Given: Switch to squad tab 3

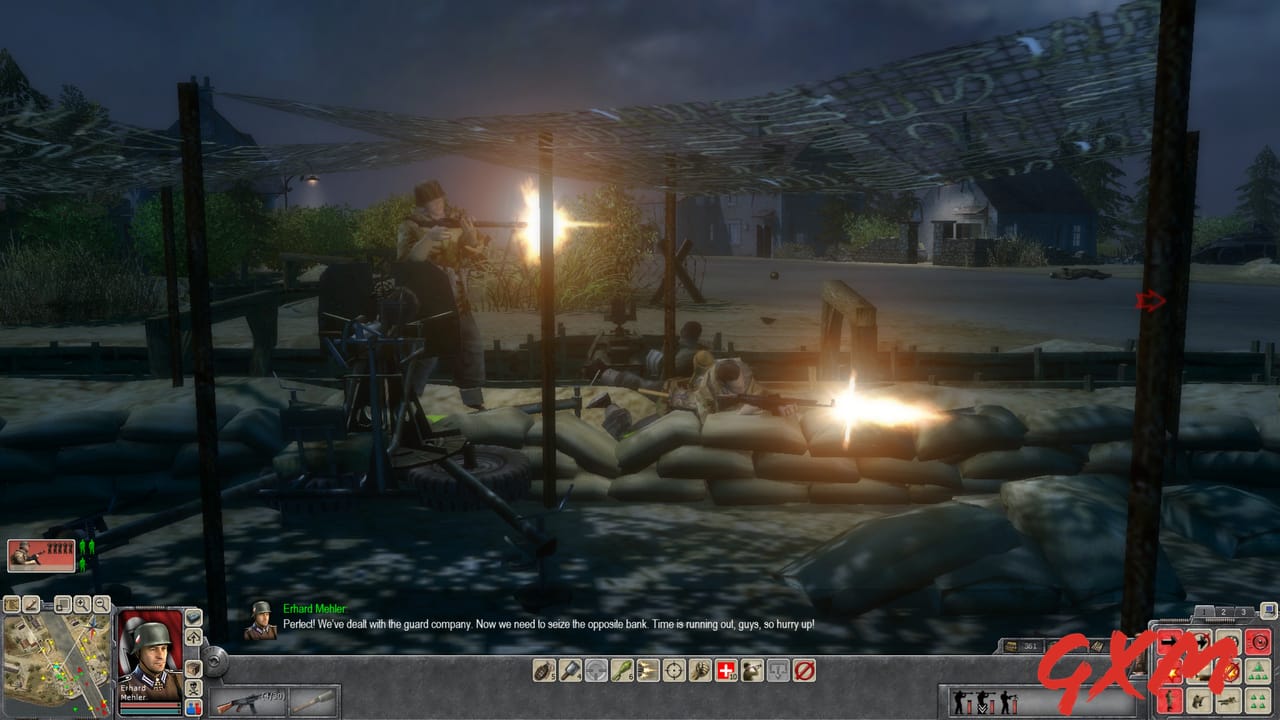Looking at the screenshot, I should point(1243,612).
